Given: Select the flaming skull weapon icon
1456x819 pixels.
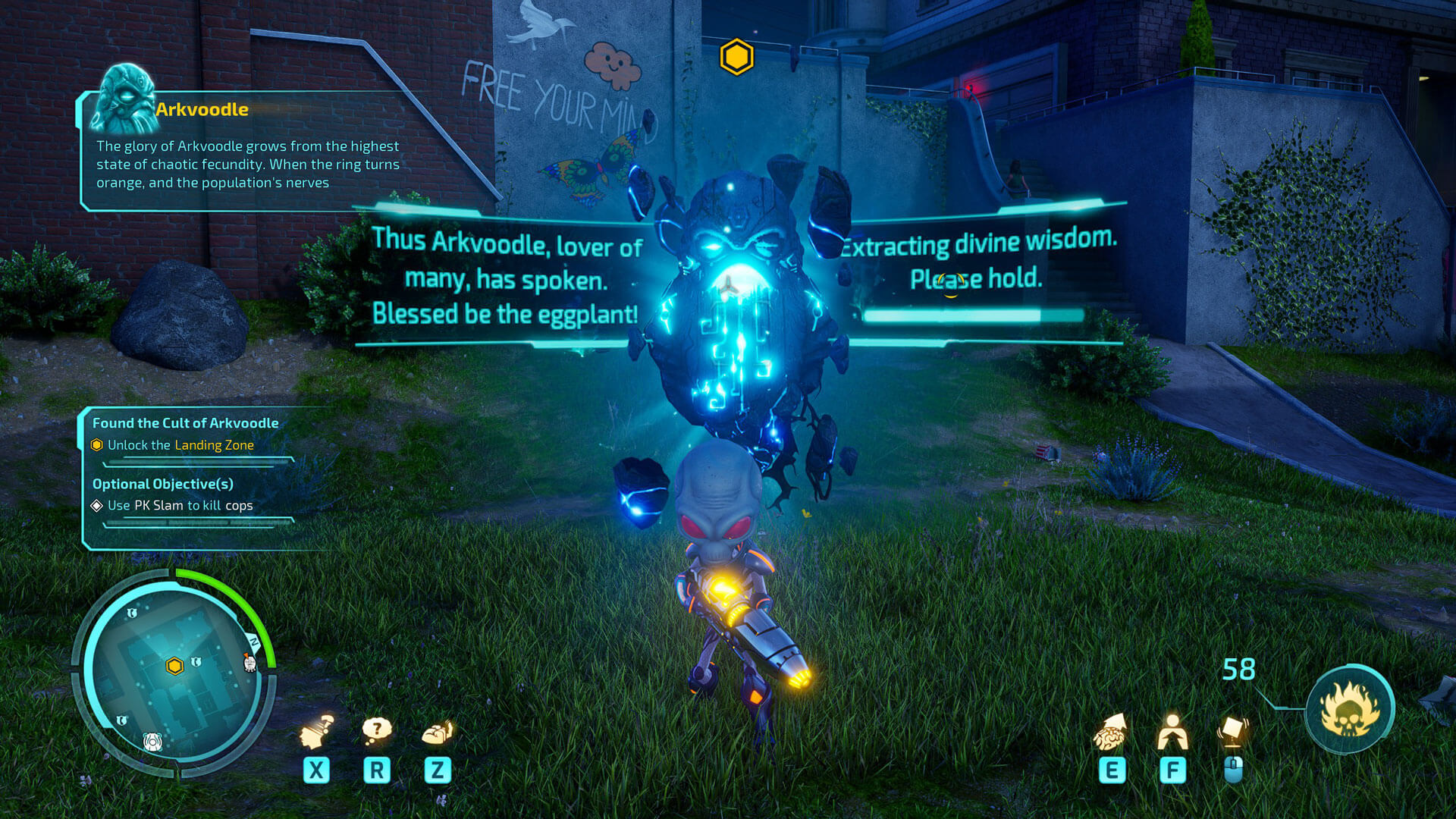Looking at the screenshot, I should pos(1350,709).
